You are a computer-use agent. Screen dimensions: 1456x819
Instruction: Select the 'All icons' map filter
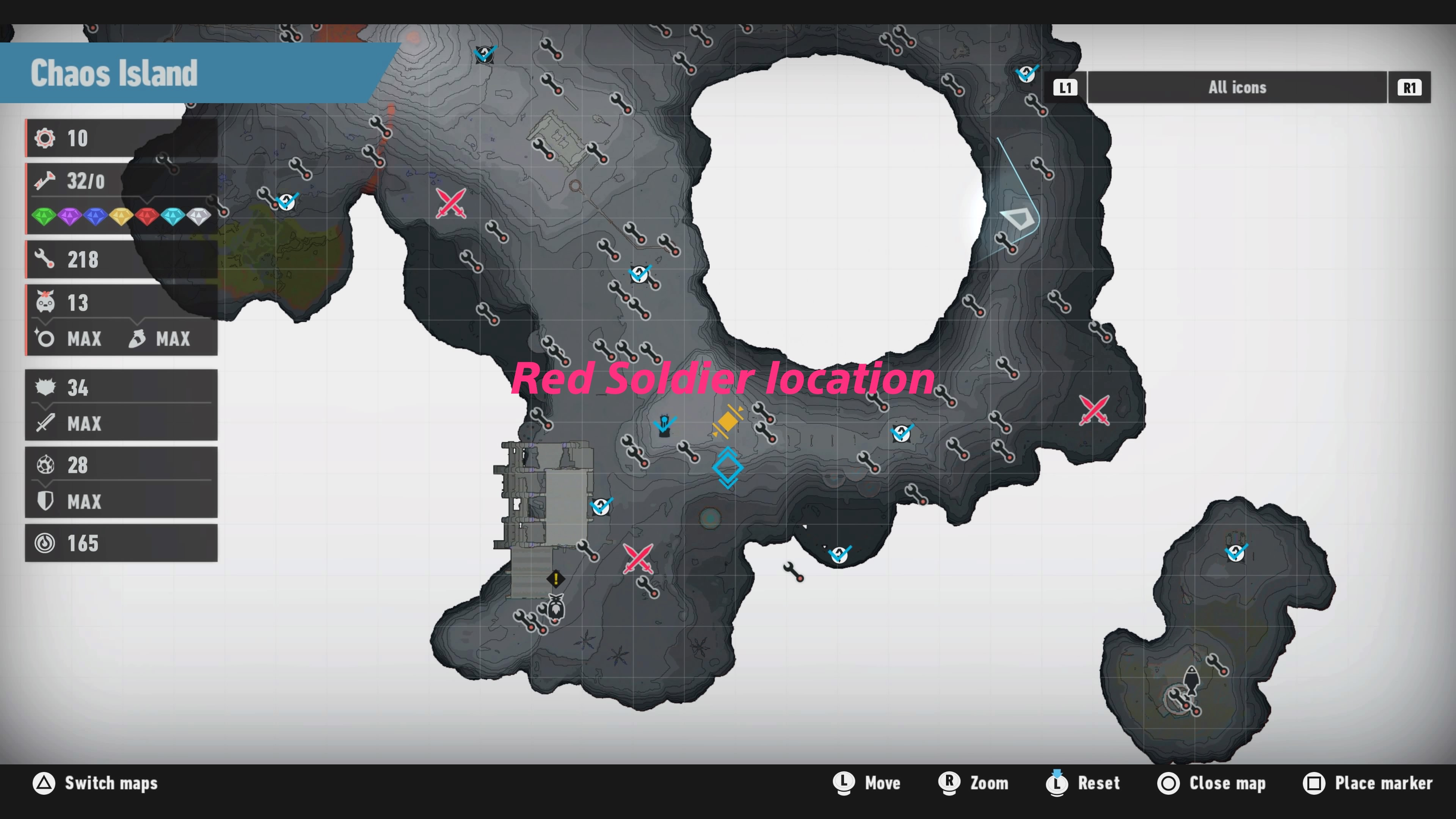click(1237, 88)
